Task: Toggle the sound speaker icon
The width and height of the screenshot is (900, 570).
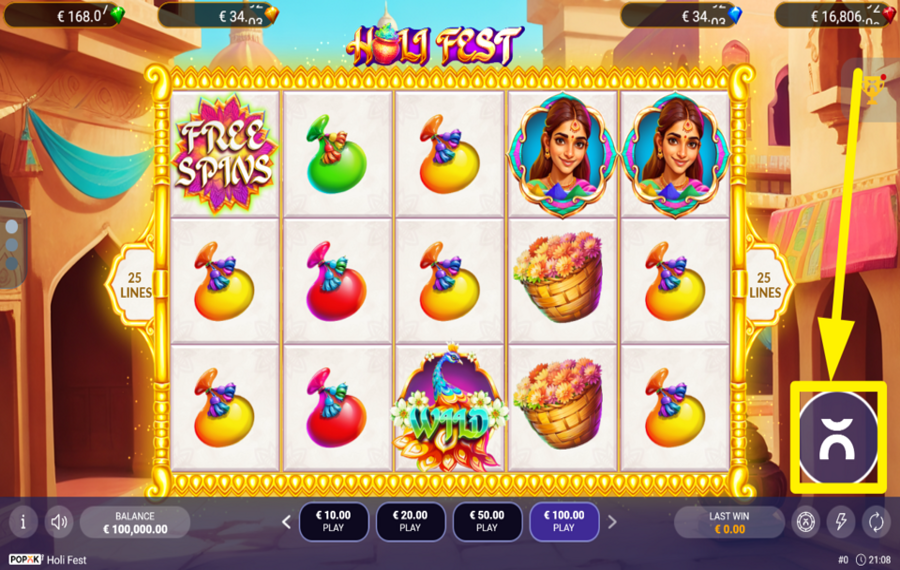Action: [x=60, y=521]
